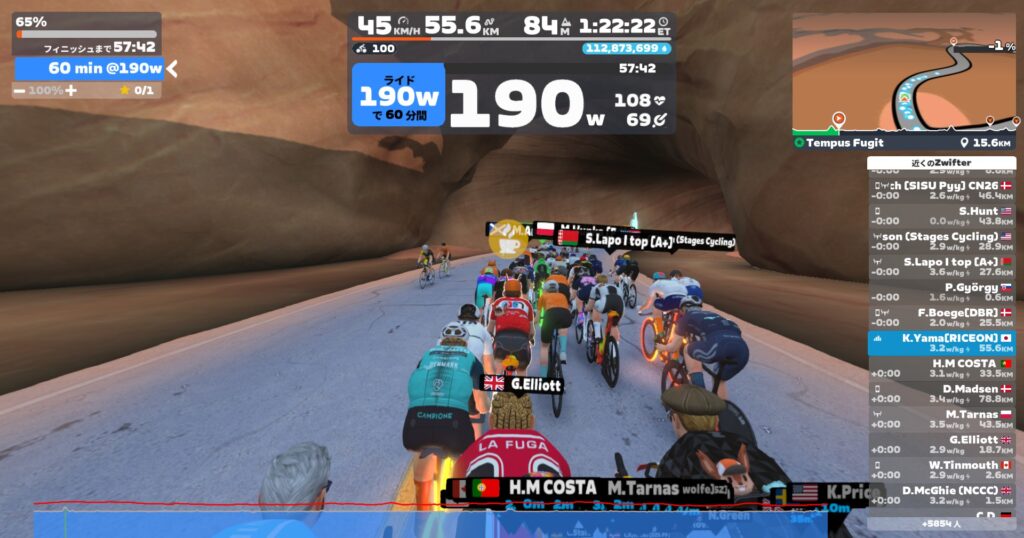
Task: Choose W.Tinmouth in the rider list
Action: 941,469
